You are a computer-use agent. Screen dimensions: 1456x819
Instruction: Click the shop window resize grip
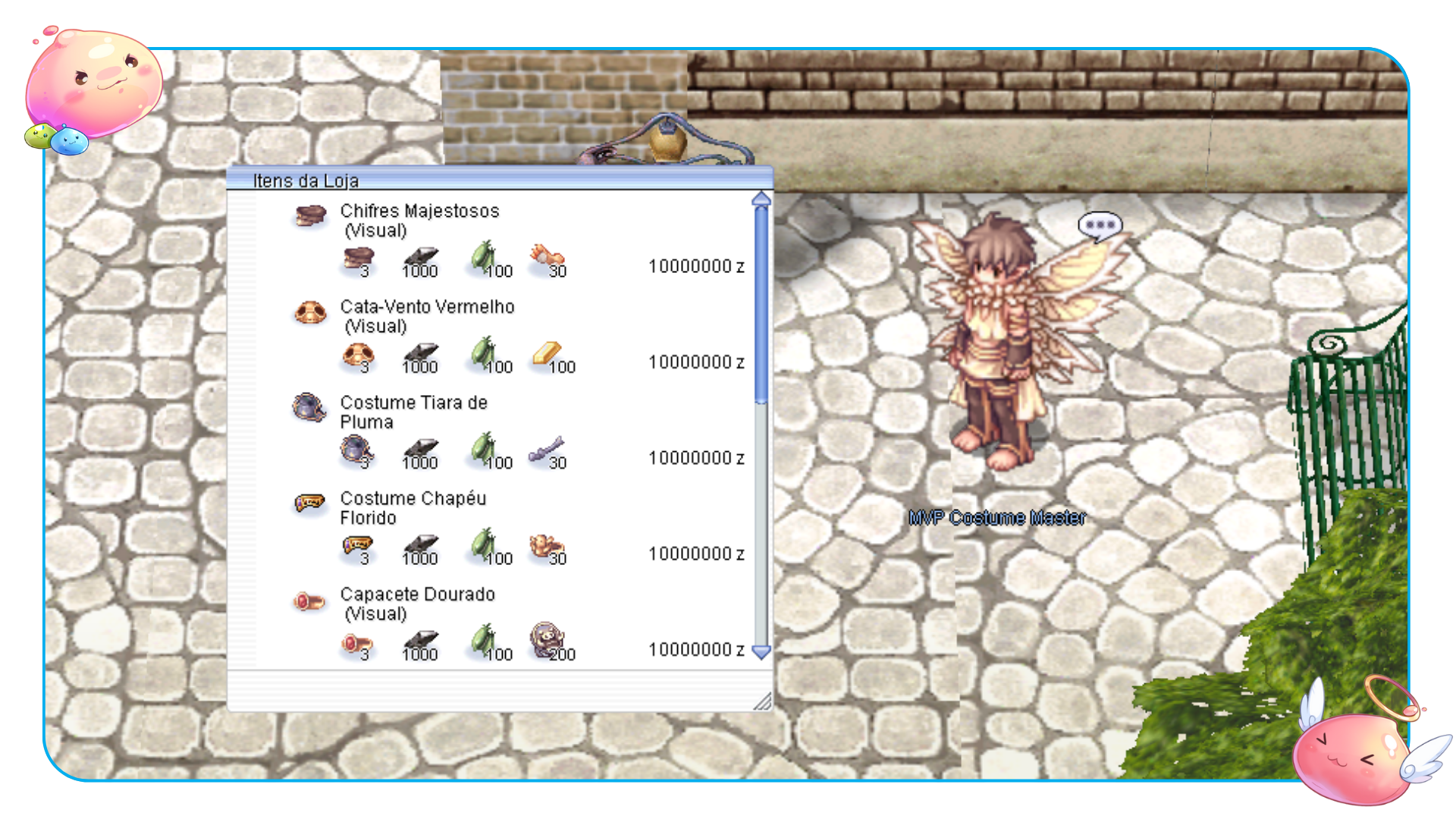tap(763, 702)
